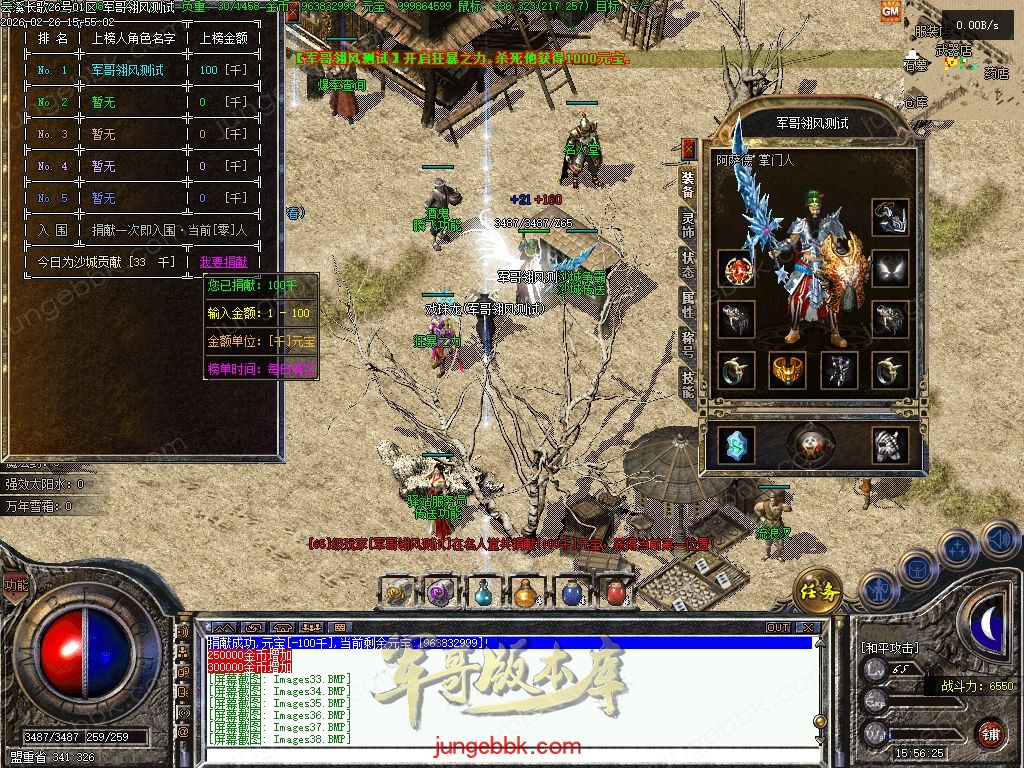This screenshot has height=768, width=1024.
Task: Click the blue crystal gem slot
Action: pos(738,444)
